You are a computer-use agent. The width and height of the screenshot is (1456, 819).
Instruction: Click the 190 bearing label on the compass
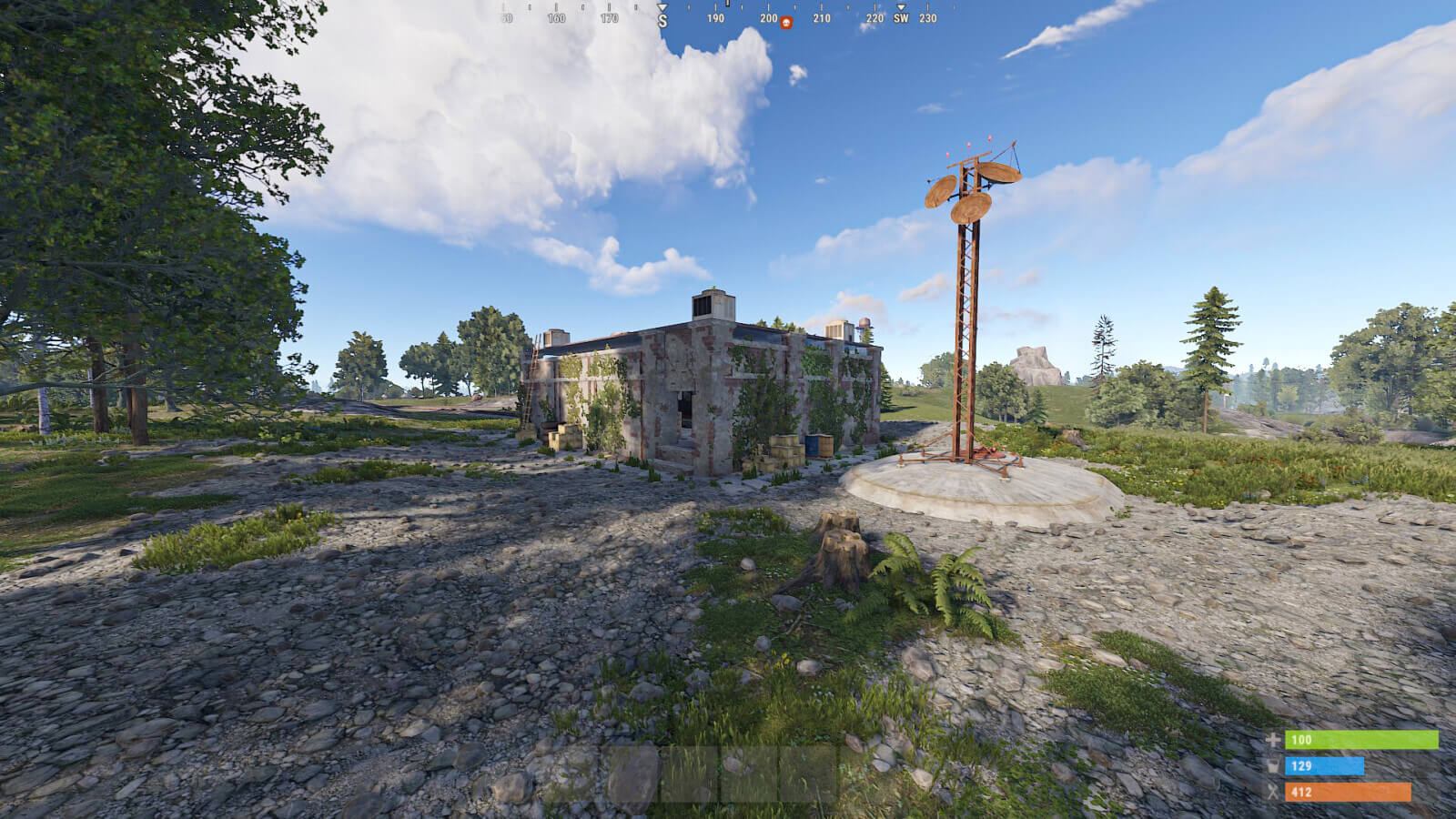(x=716, y=17)
